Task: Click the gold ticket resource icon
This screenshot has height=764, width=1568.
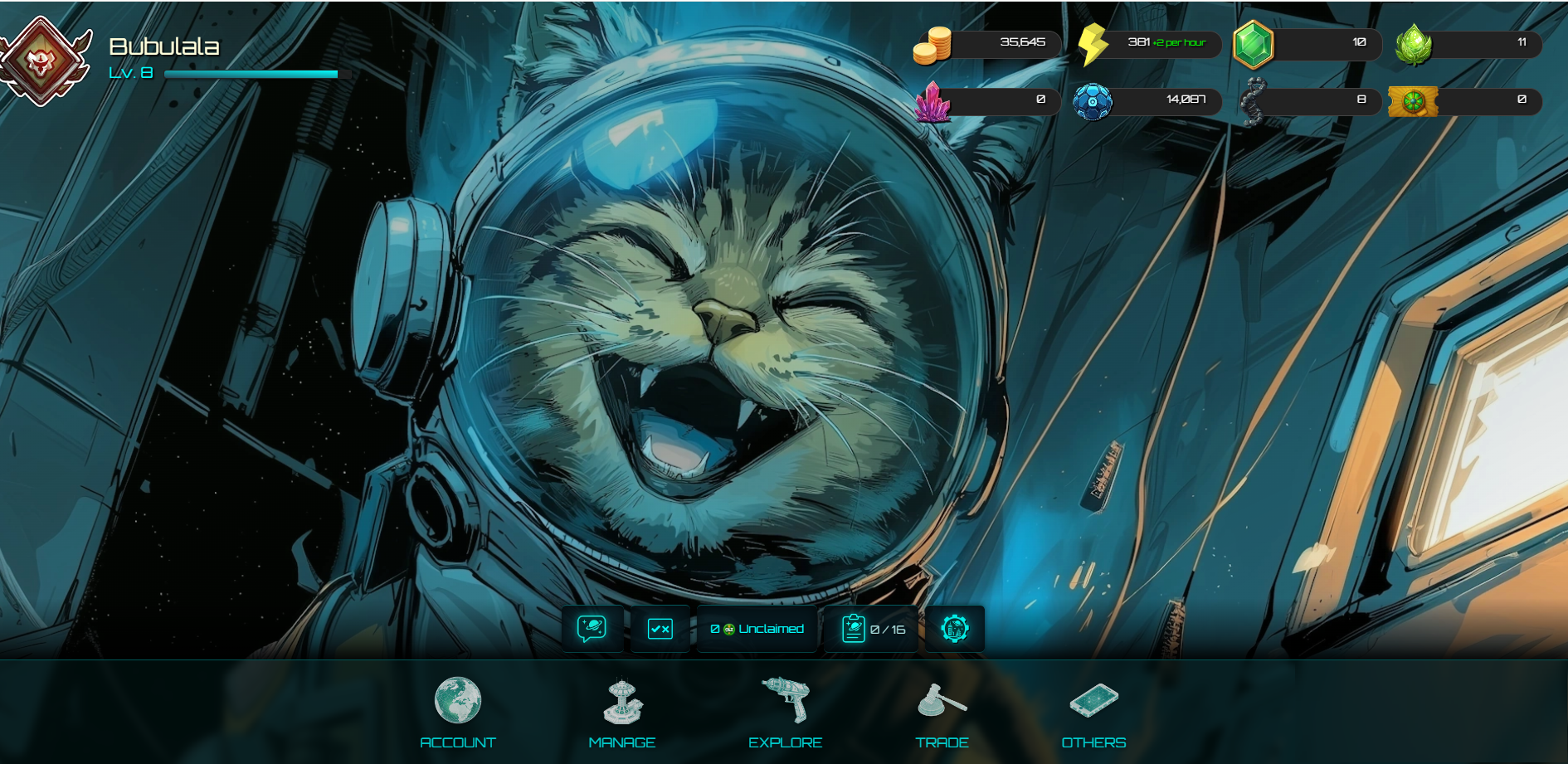Action: click(x=1413, y=102)
